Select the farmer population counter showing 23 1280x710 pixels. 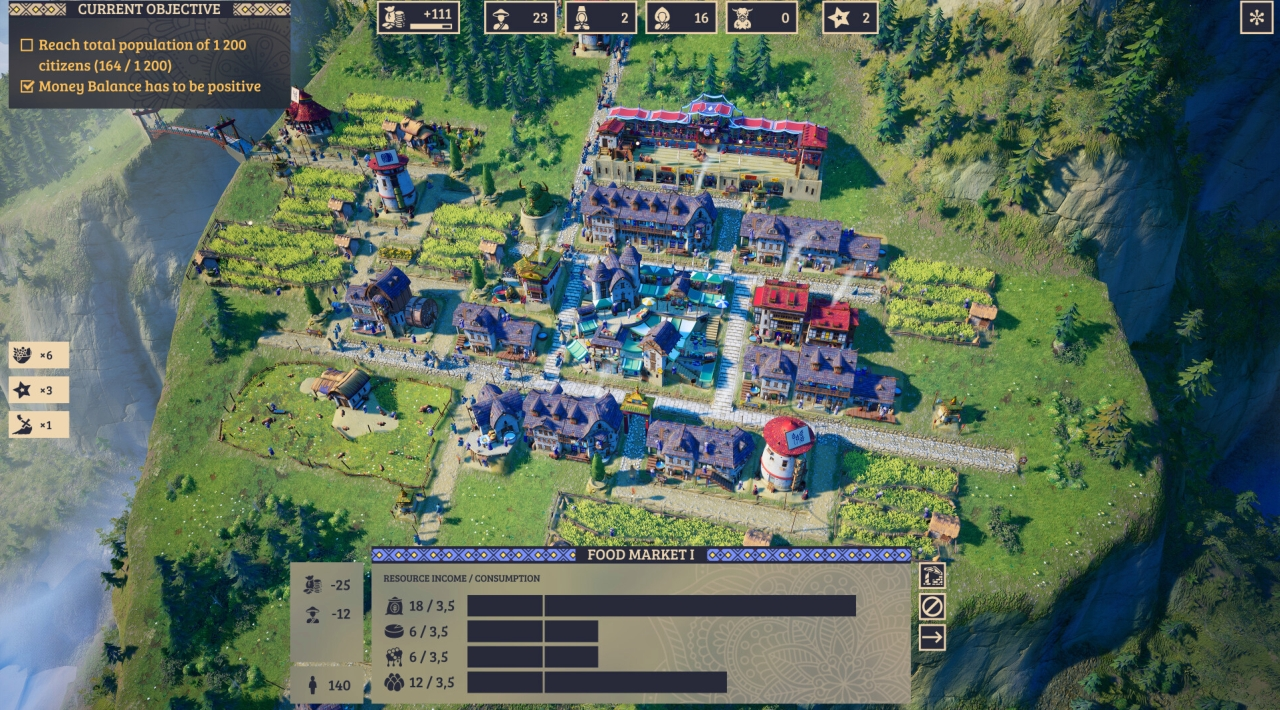coord(520,18)
